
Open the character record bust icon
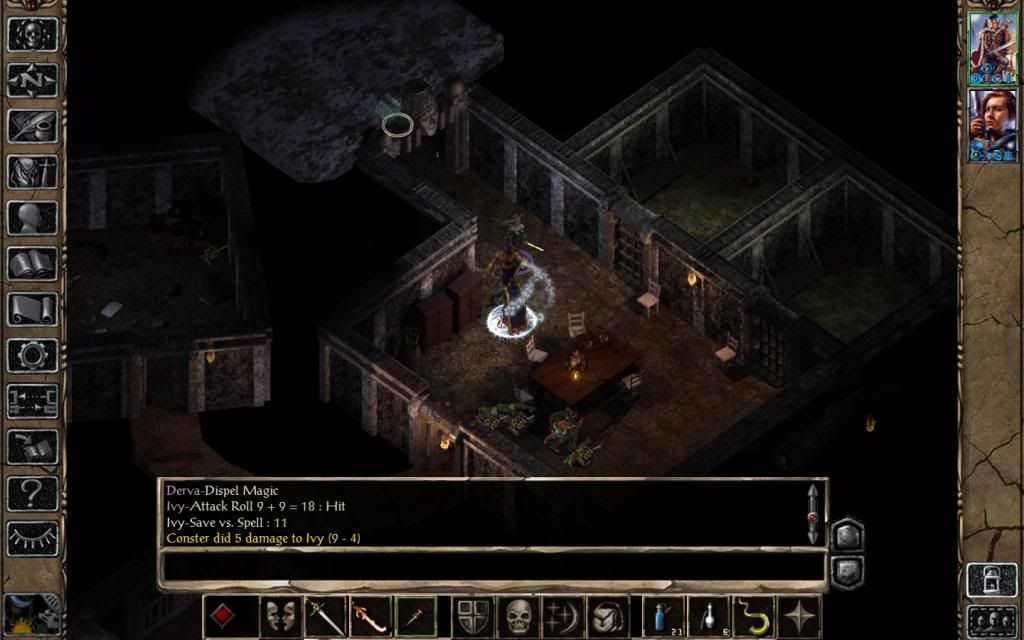pyautogui.click(x=32, y=217)
